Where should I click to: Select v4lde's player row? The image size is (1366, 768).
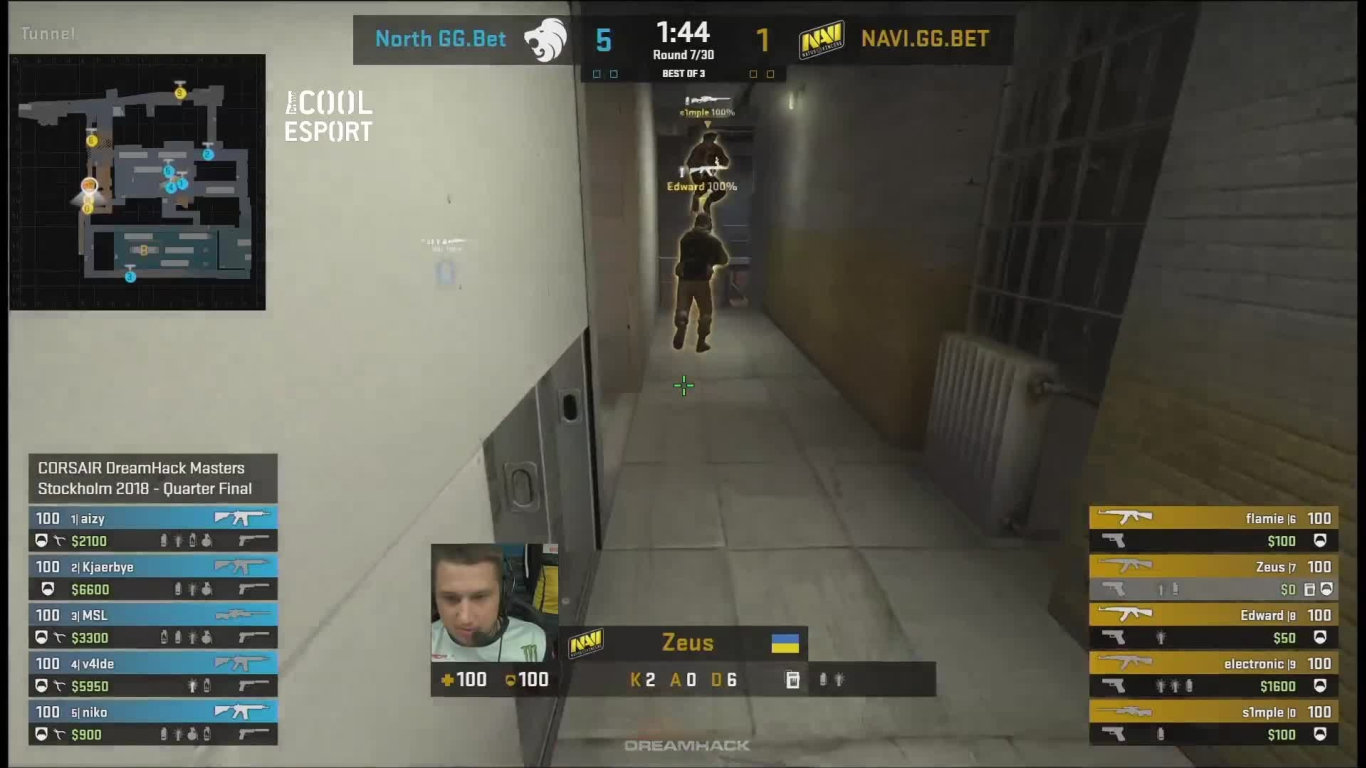tap(153, 675)
